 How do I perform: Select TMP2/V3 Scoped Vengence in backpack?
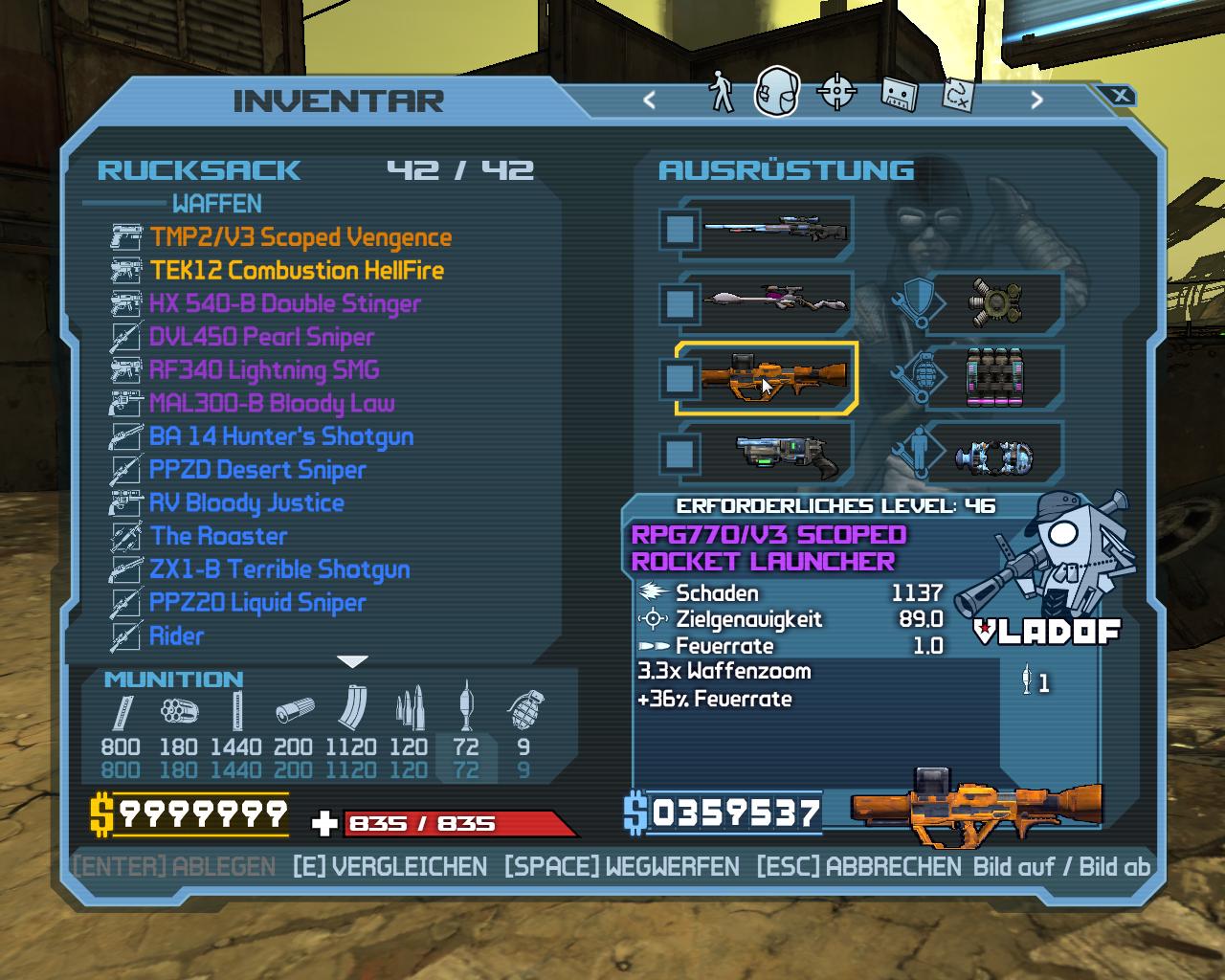[301, 237]
